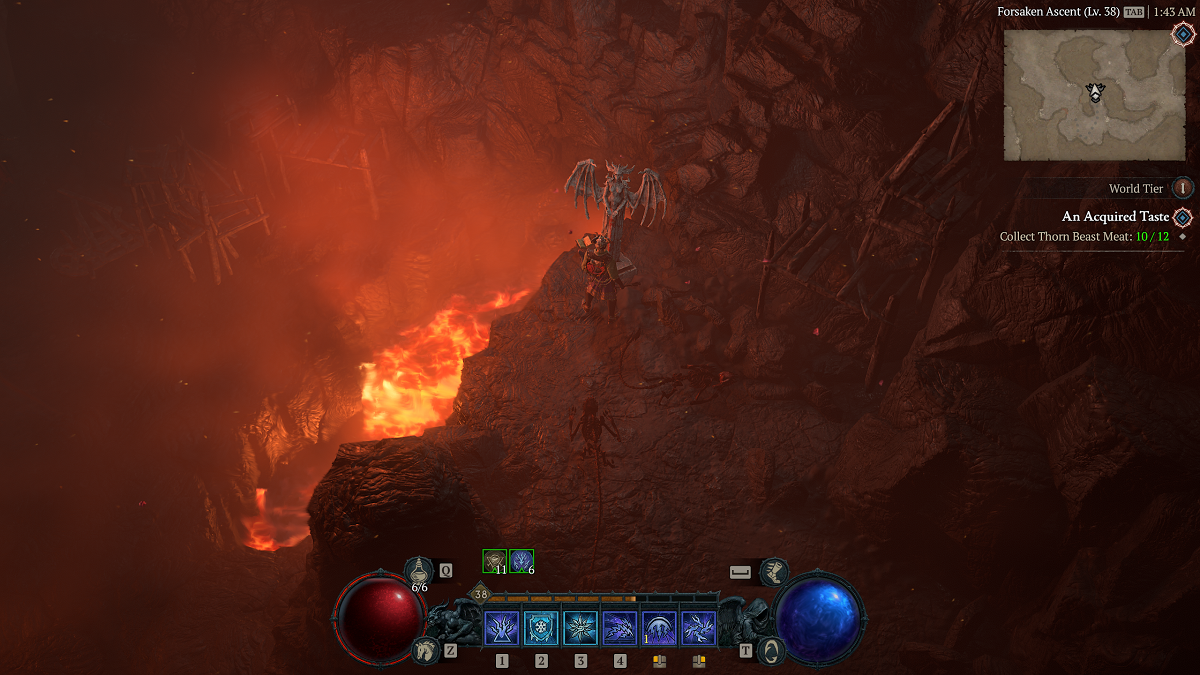This screenshot has width=1200, height=675.
Task: Use the healing potion icon
Action: (x=419, y=571)
